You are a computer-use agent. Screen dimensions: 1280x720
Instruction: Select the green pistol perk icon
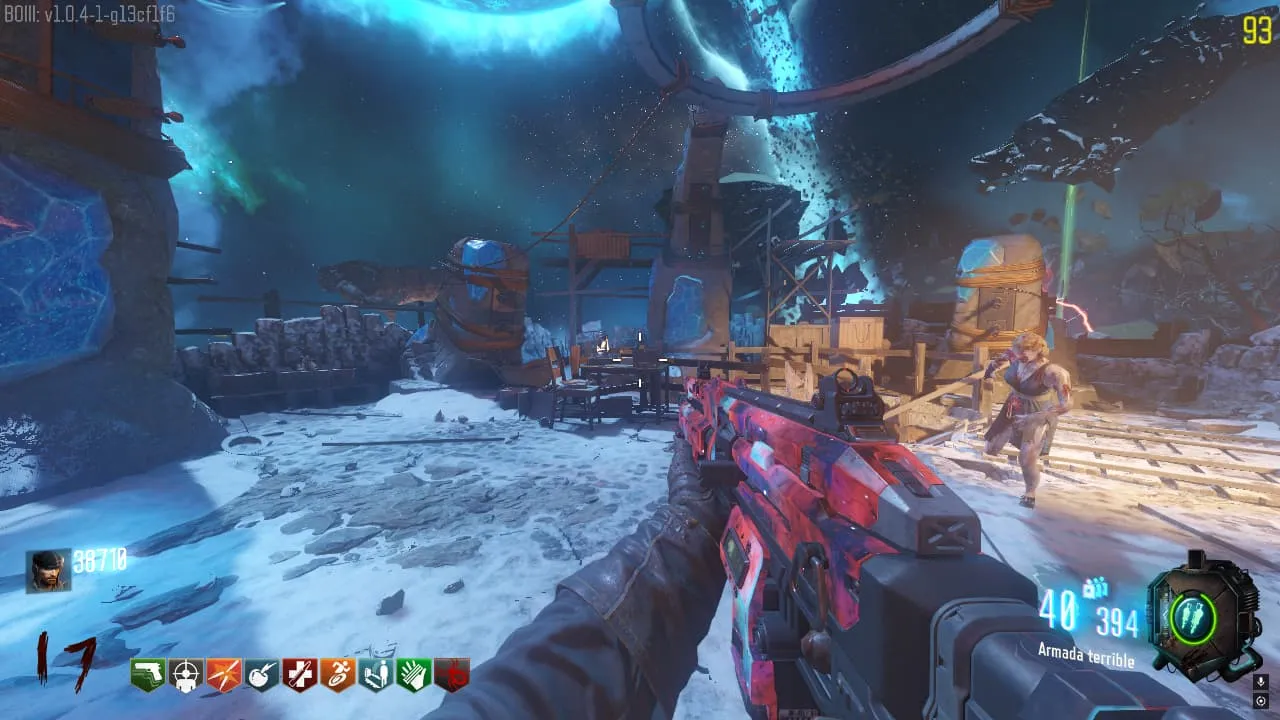tap(147, 675)
